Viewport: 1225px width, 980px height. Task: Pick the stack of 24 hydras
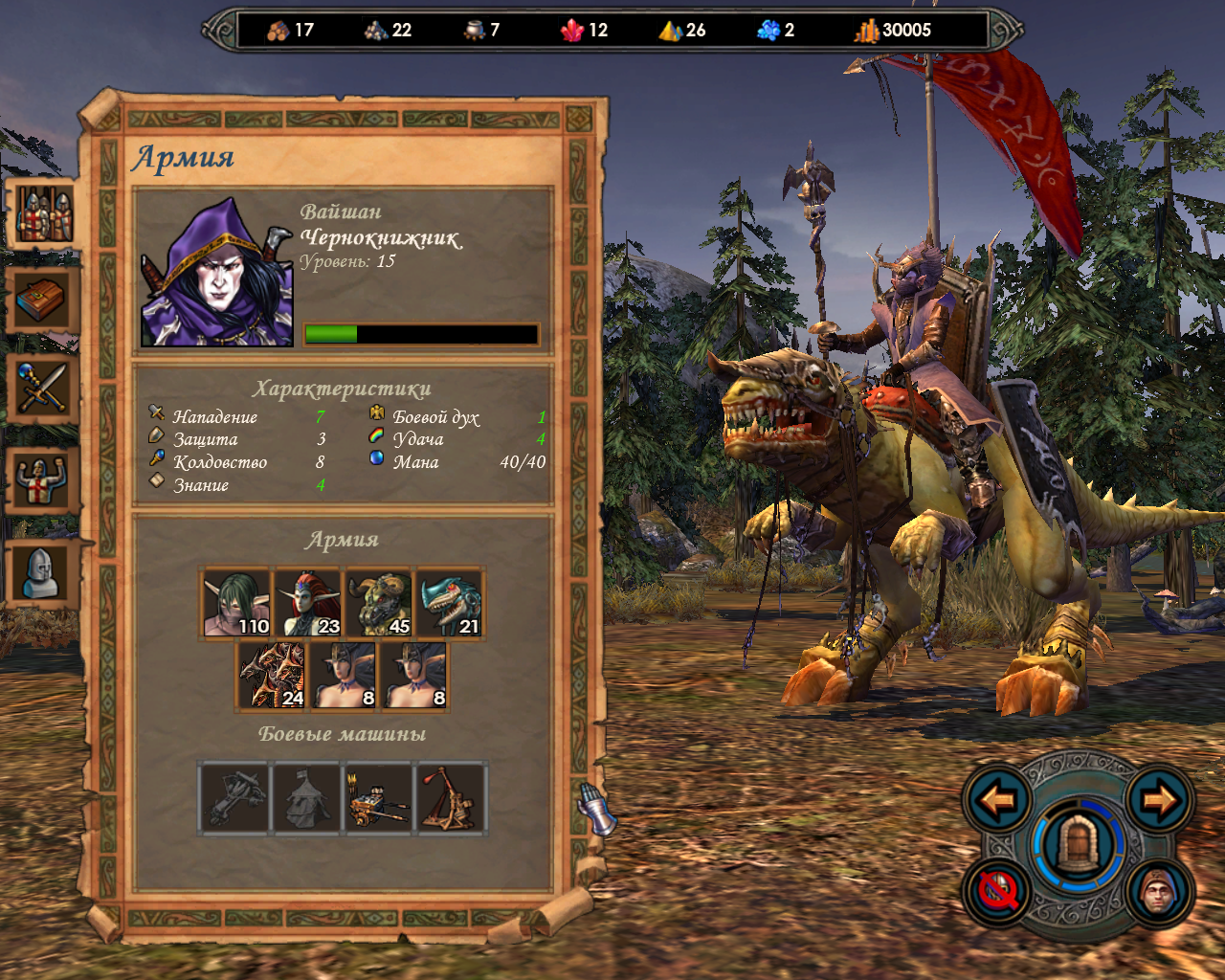[x=272, y=676]
